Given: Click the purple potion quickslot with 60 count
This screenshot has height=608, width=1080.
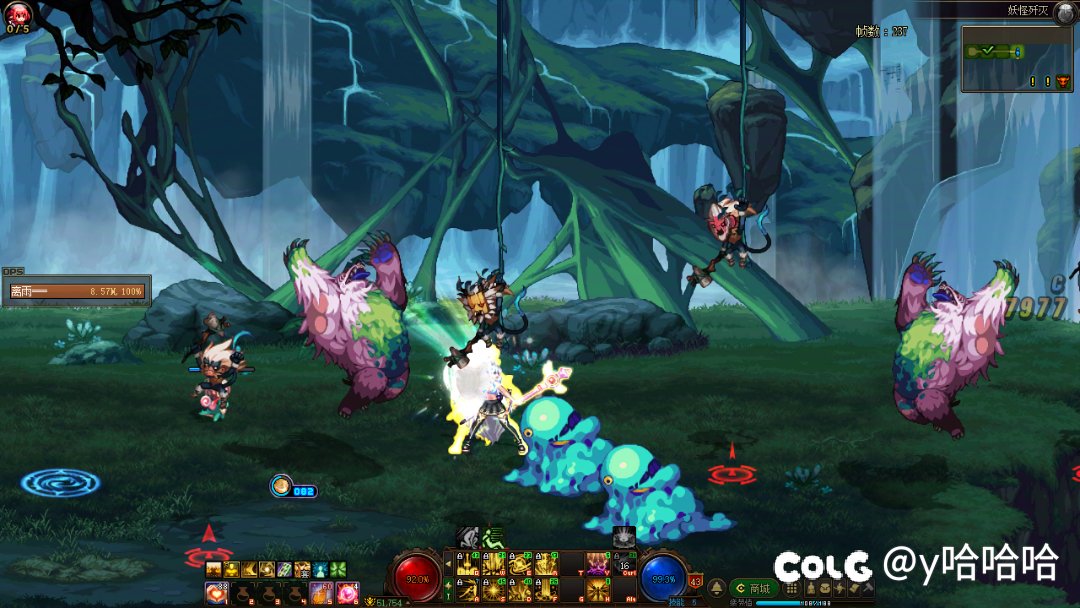Looking at the screenshot, I should pos(321,593).
